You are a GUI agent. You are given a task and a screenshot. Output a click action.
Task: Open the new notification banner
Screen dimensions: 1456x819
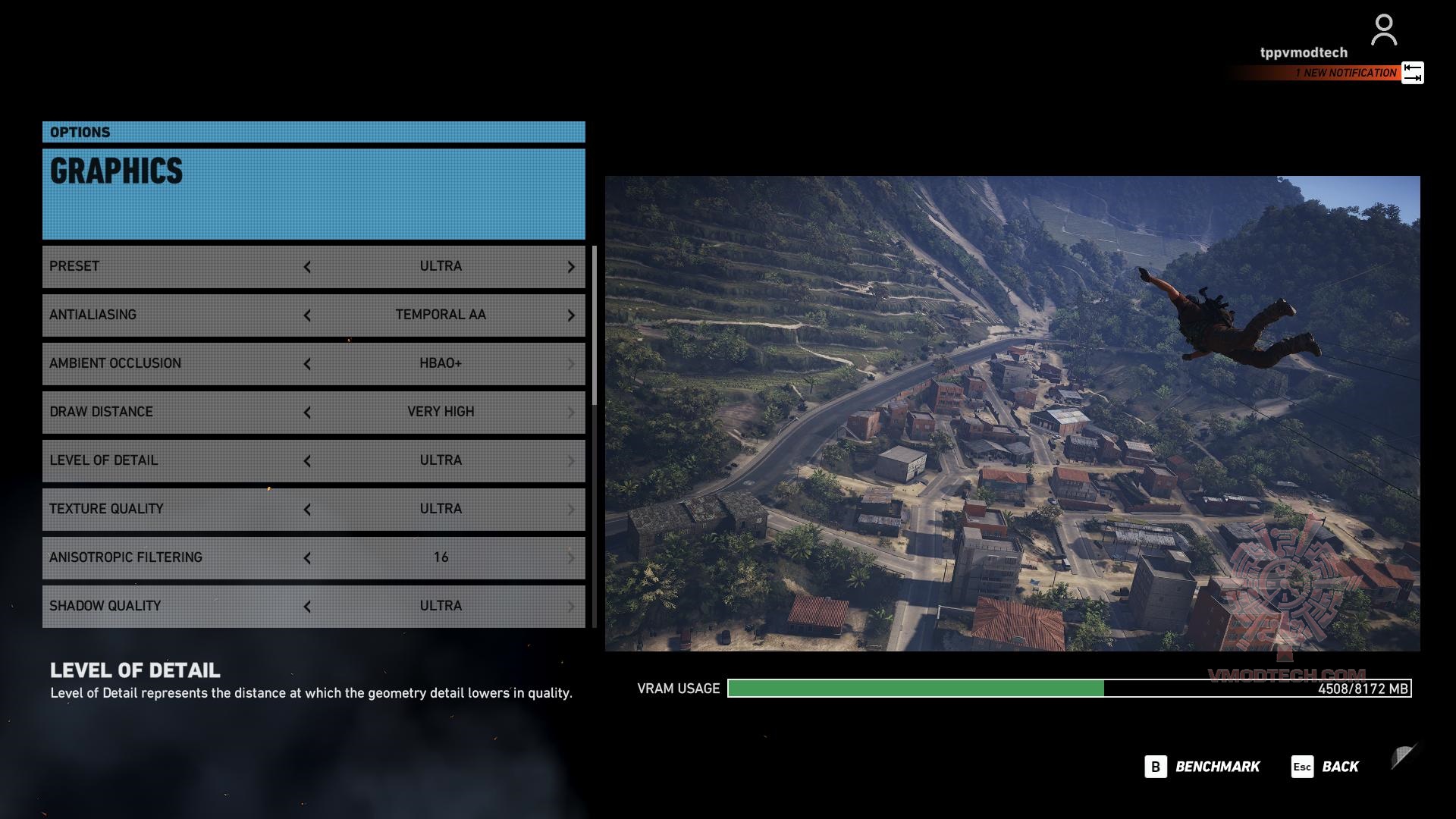pos(1345,73)
